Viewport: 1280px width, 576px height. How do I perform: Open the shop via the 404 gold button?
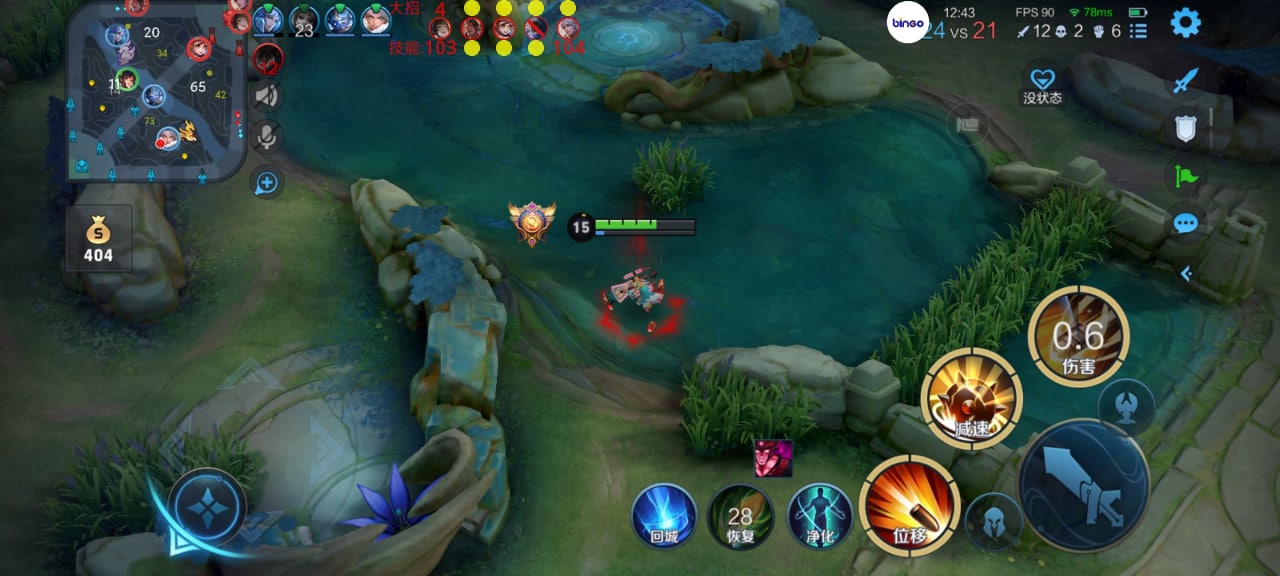coord(99,240)
